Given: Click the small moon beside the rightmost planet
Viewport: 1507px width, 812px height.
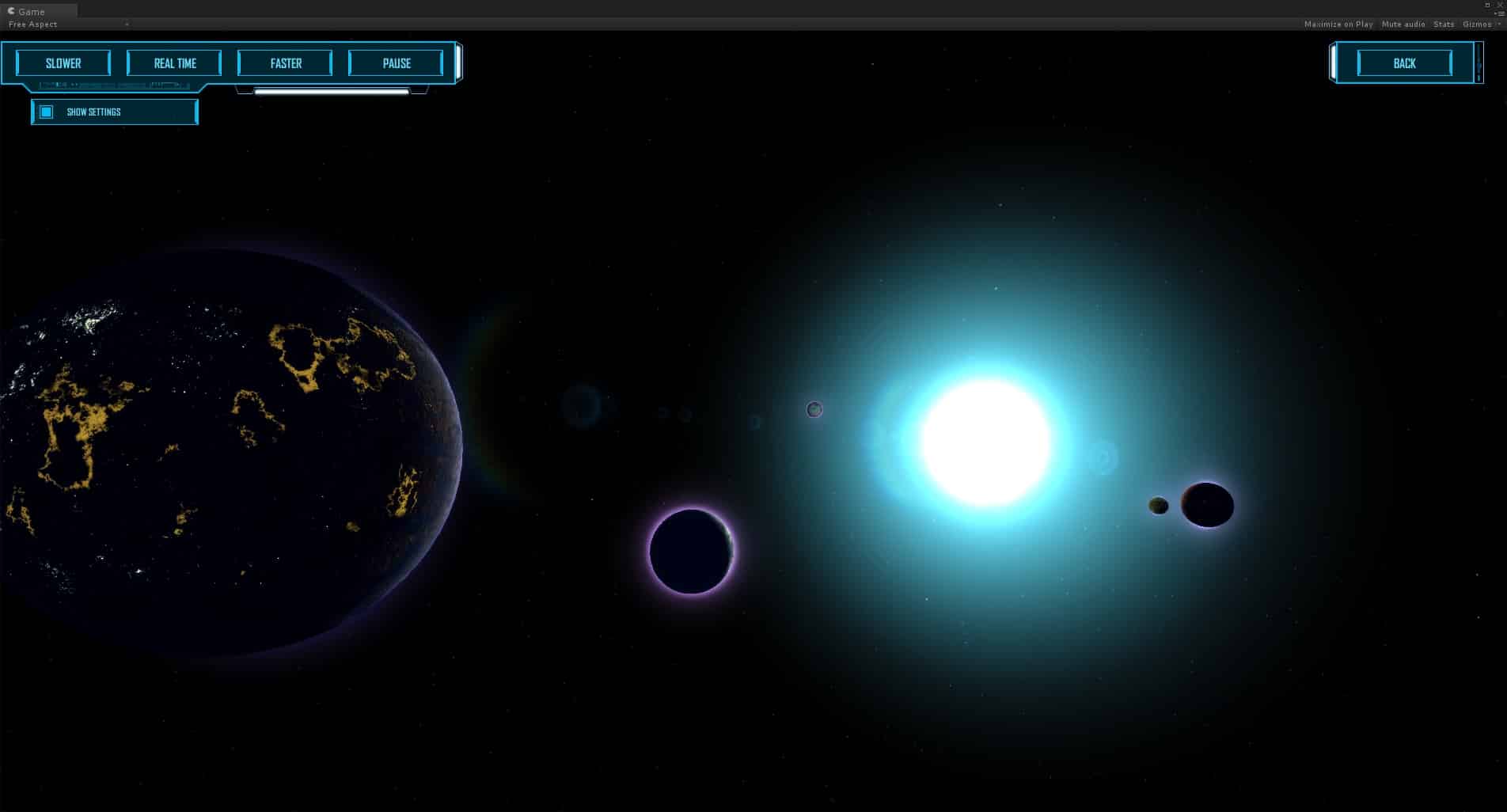Looking at the screenshot, I should pos(1158,505).
